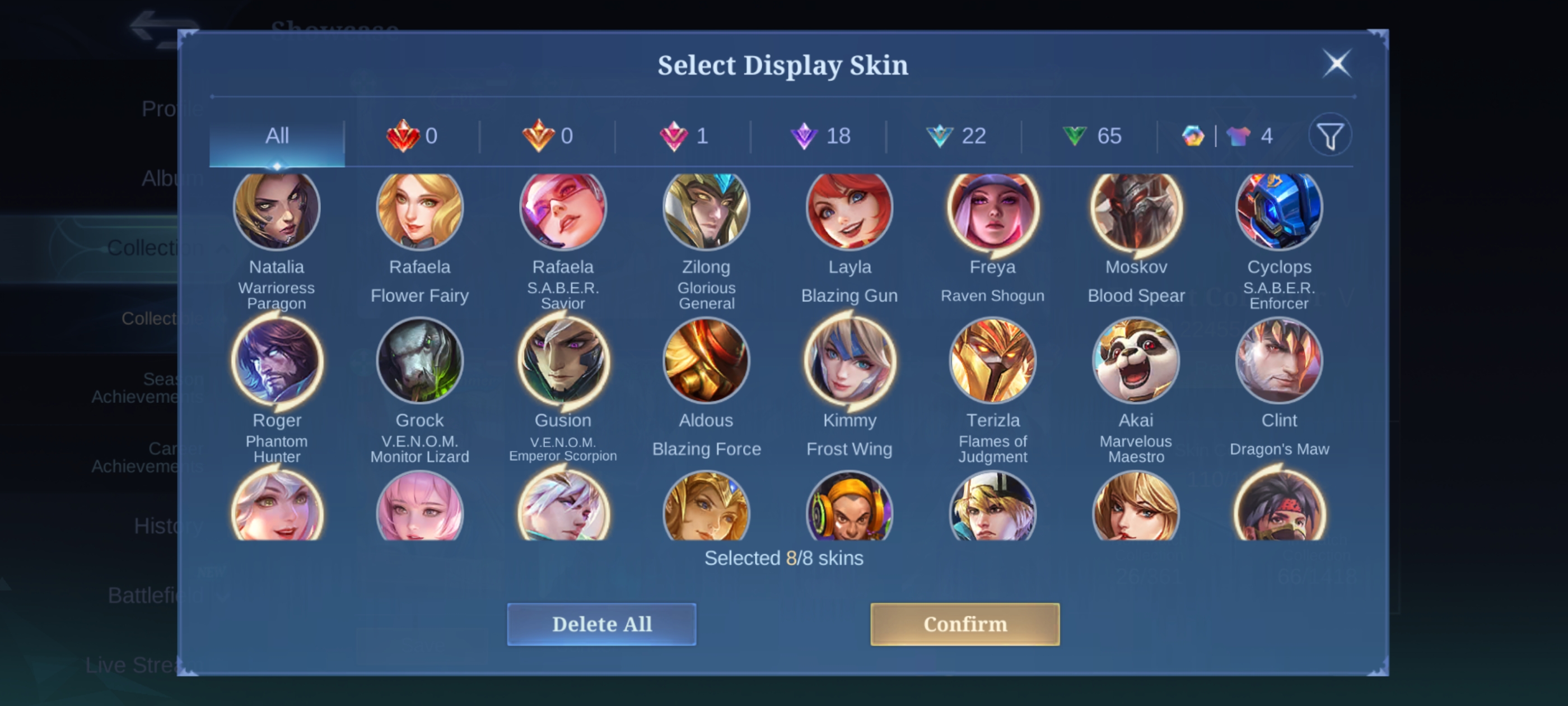Show the green gem tier with 65 skins
The height and width of the screenshot is (706, 1568).
(1092, 136)
